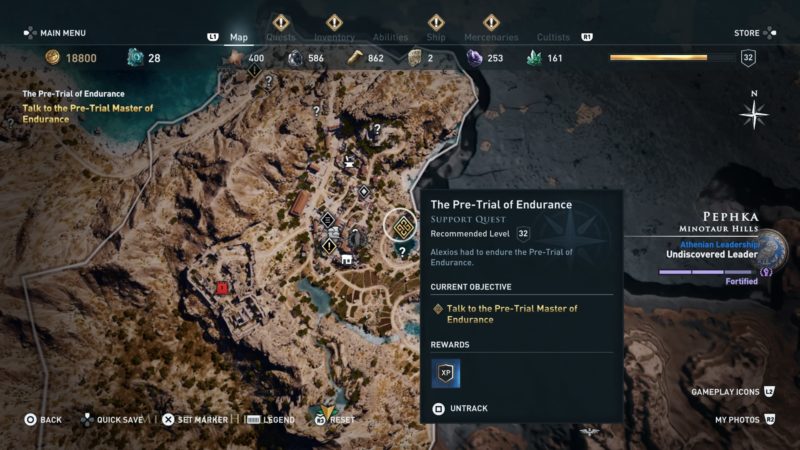800x450 pixels.
Task: Open the Inventory tab
Action: [x=334, y=37]
